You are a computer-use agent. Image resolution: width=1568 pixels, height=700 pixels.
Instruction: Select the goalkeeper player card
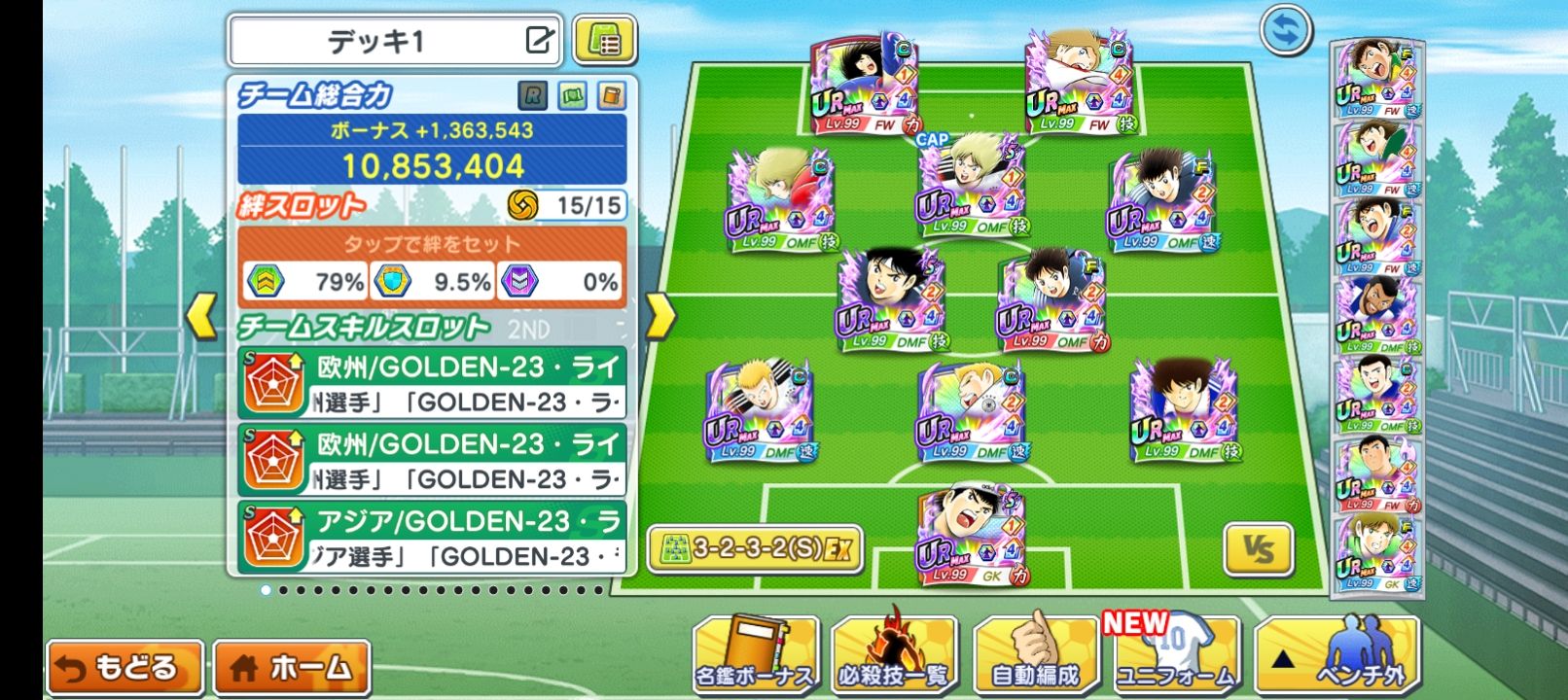pyautogui.click(x=972, y=537)
